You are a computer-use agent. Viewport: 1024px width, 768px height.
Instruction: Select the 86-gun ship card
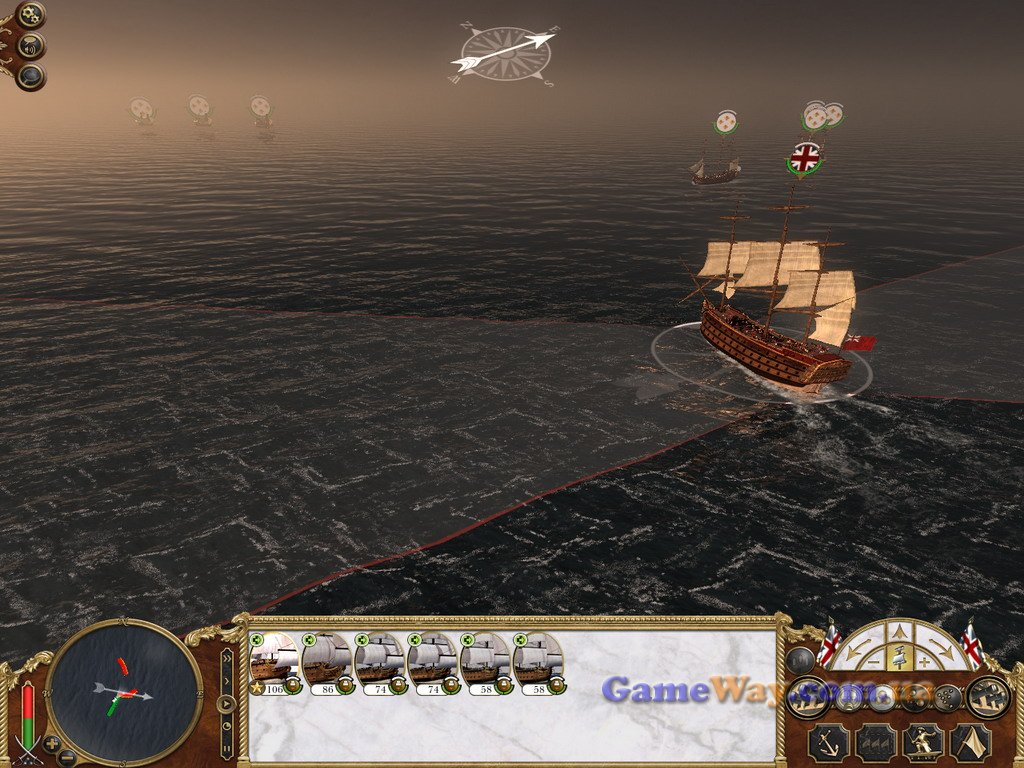click(327, 662)
